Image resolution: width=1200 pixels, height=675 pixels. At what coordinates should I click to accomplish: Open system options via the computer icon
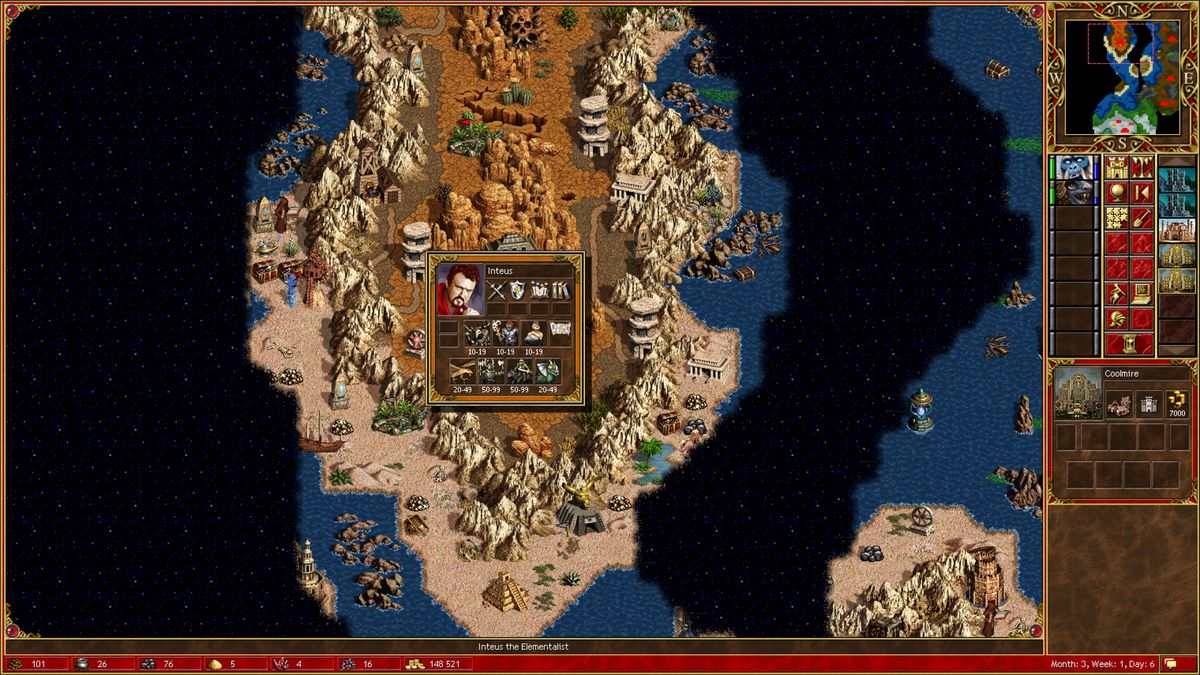click(x=1141, y=293)
